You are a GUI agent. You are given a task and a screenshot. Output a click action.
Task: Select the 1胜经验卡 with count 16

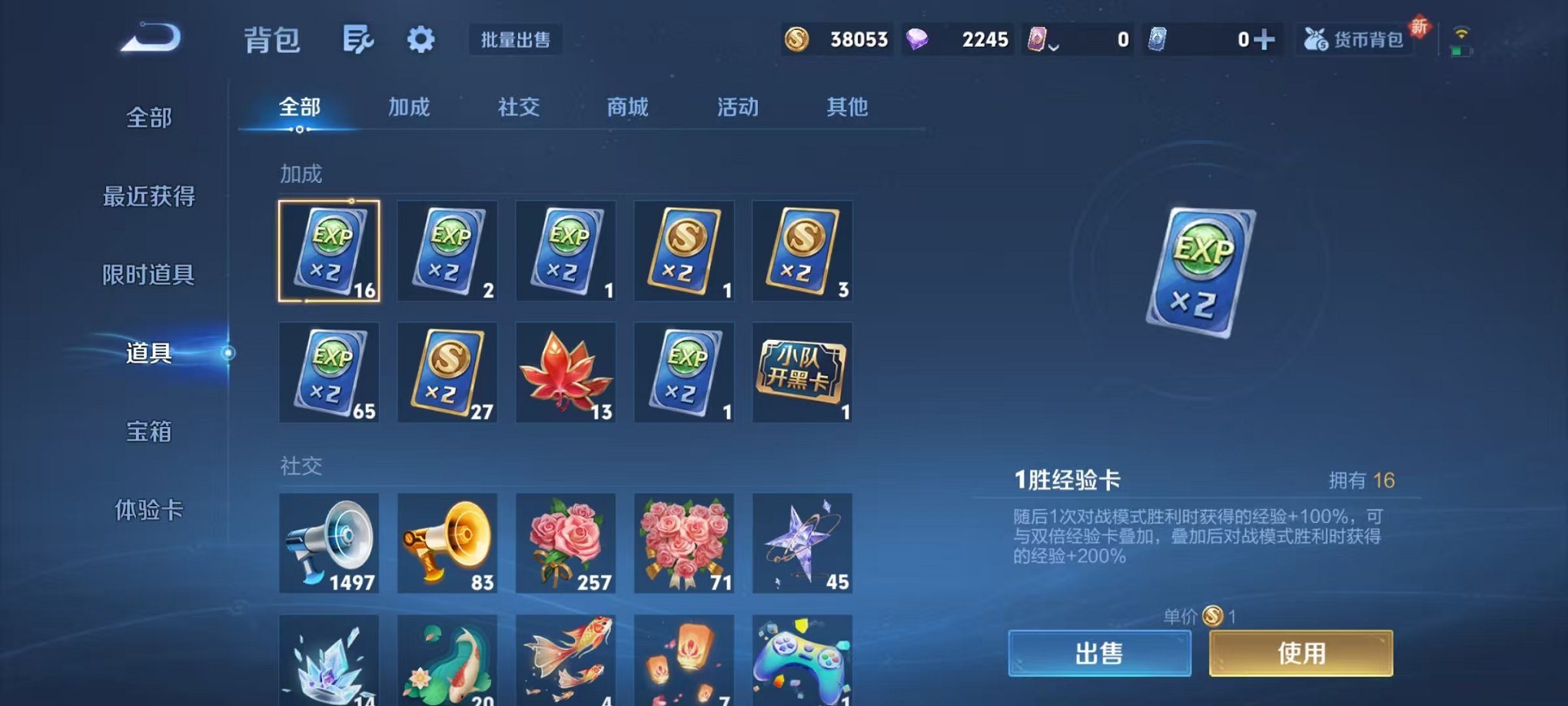pyautogui.click(x=329, y=251)
